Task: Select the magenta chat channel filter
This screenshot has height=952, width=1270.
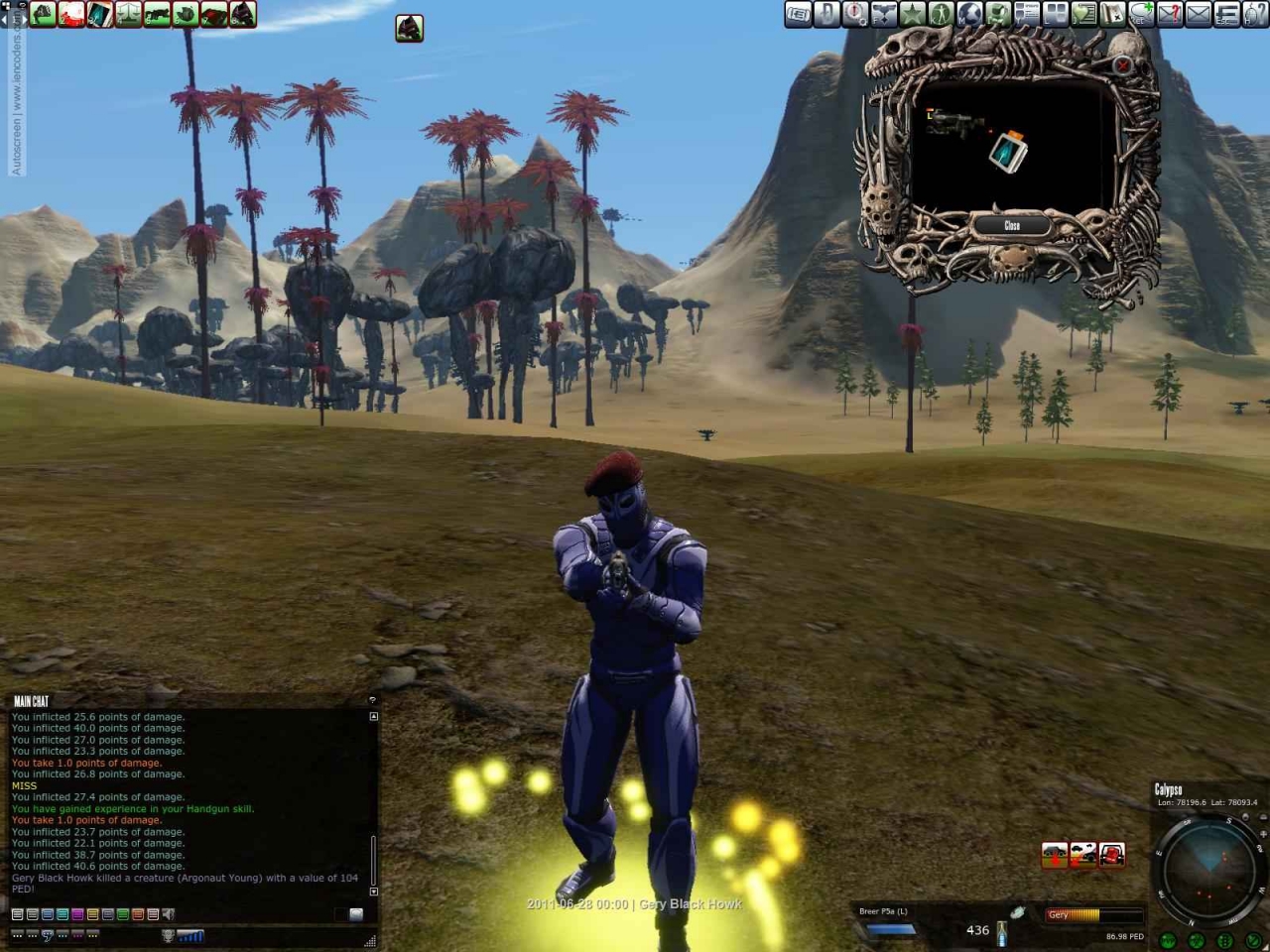Action: [77, 914]
